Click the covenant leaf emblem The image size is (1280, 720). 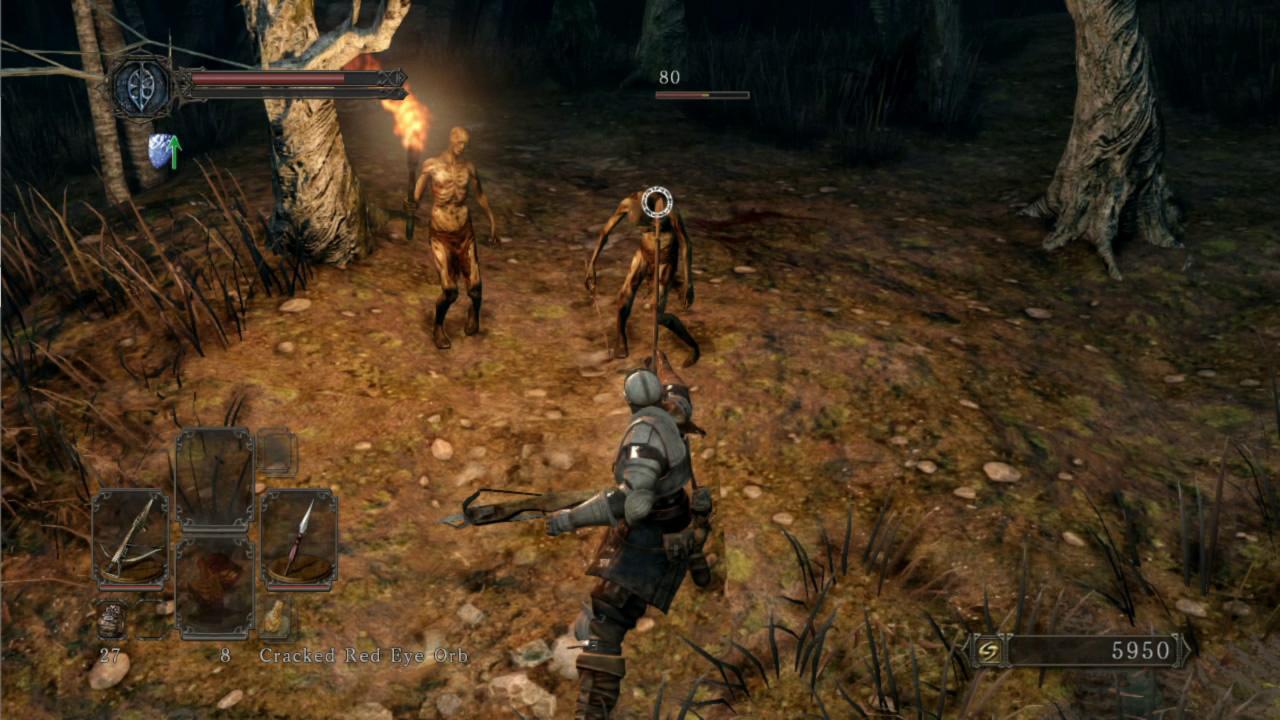[x=143, y=87]
